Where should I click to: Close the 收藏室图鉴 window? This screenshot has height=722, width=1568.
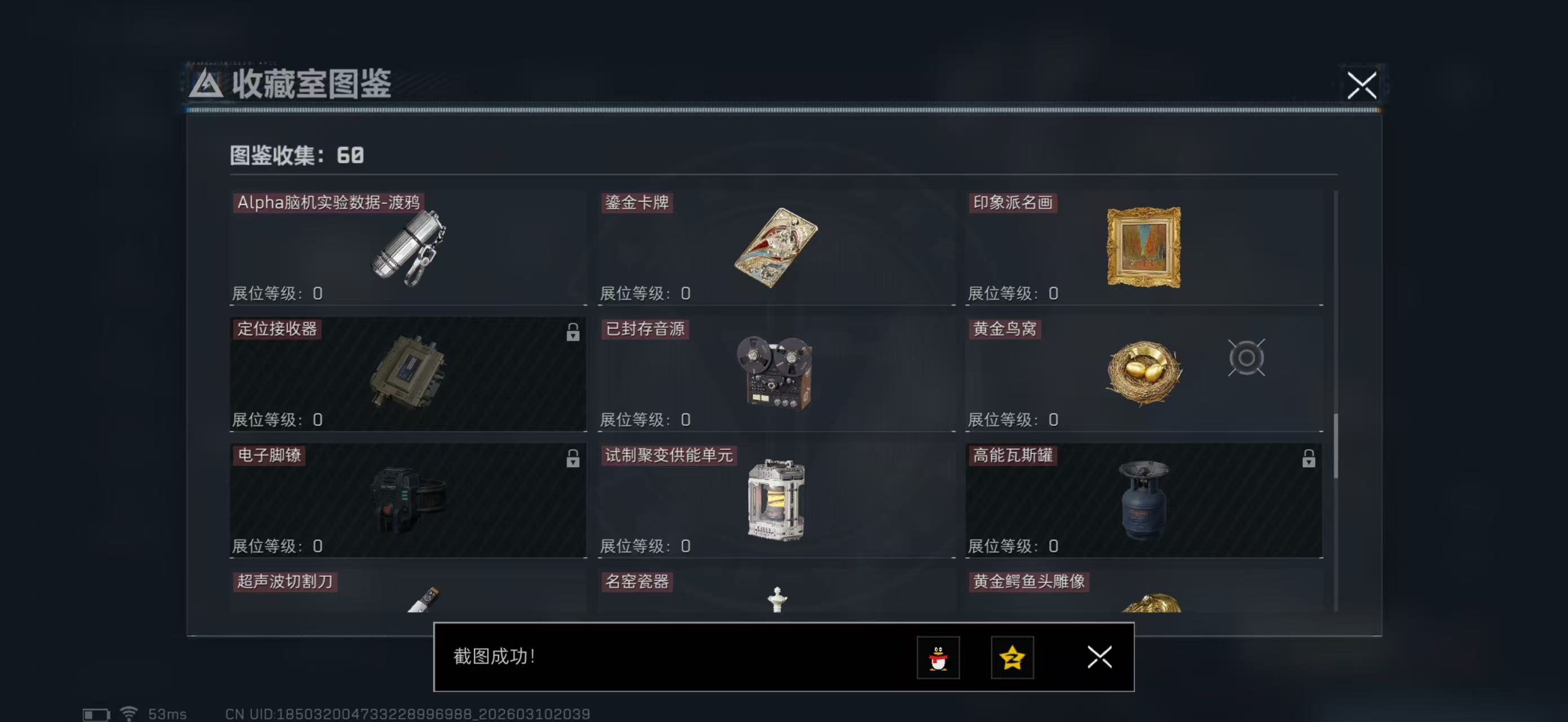coord(1363,85)
